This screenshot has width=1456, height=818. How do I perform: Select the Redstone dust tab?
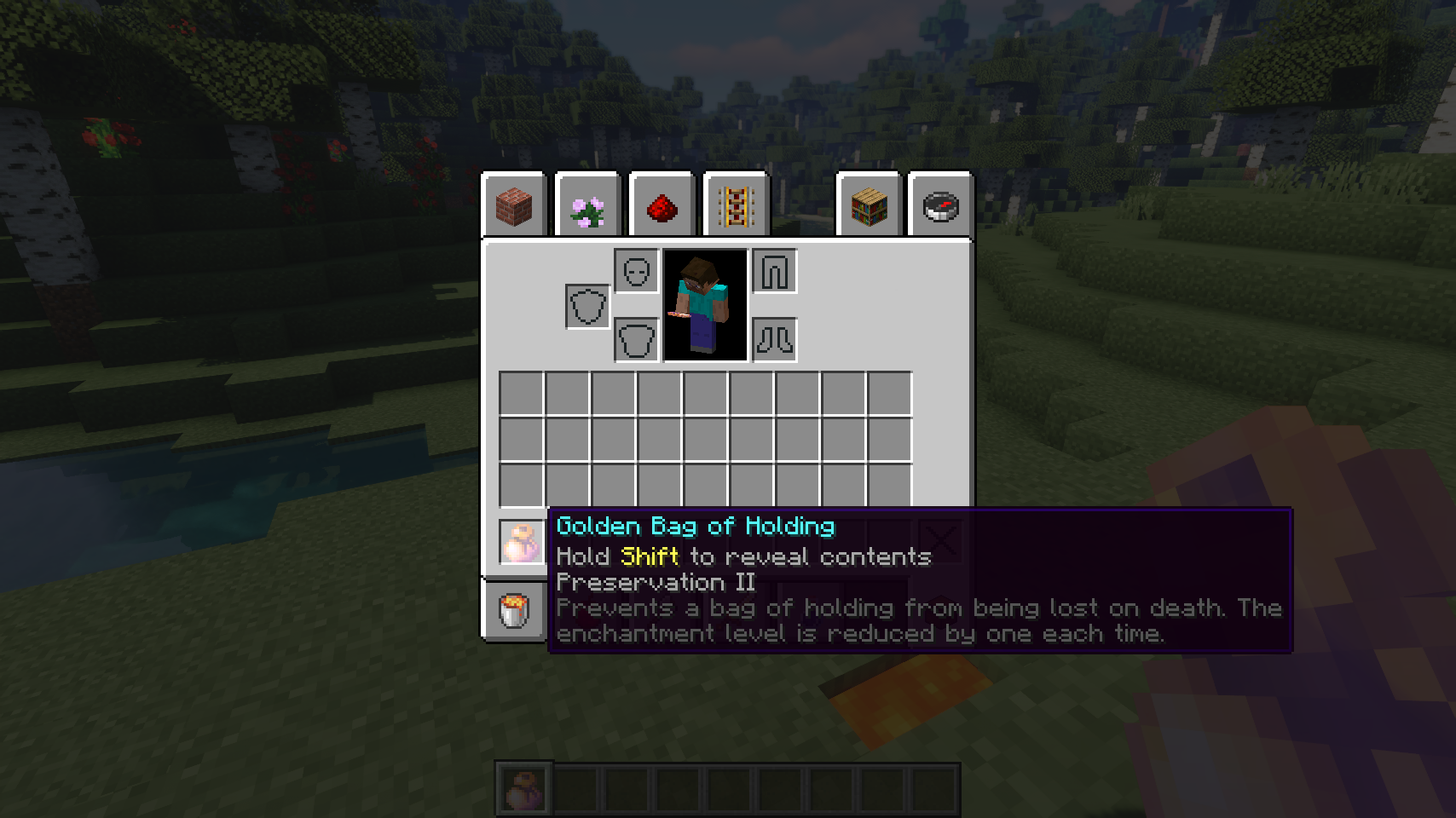click(662, 206)
